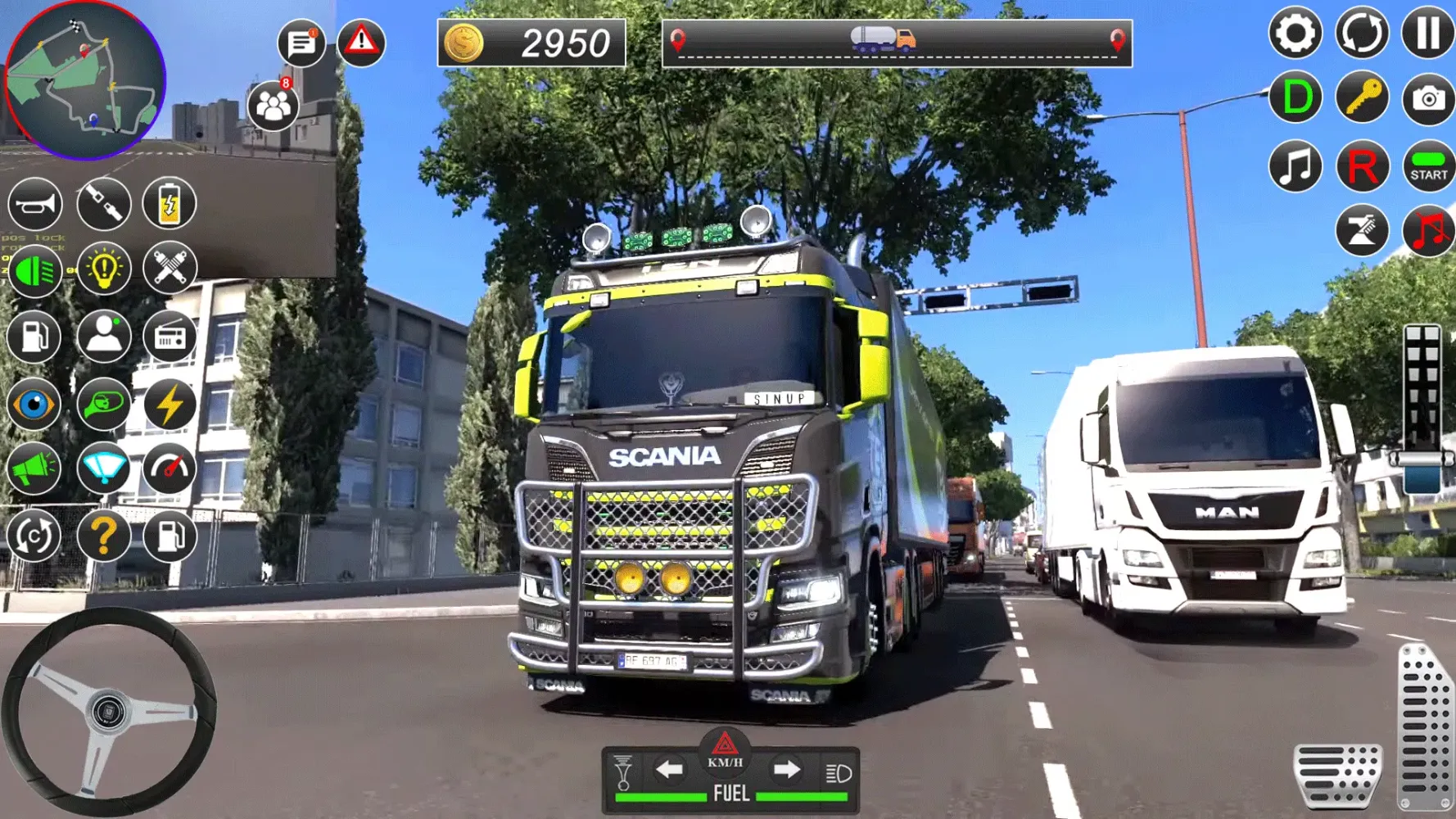Toggle the headlights on
Viewport: 1456px width, 819px height.
tap(34, 270)
